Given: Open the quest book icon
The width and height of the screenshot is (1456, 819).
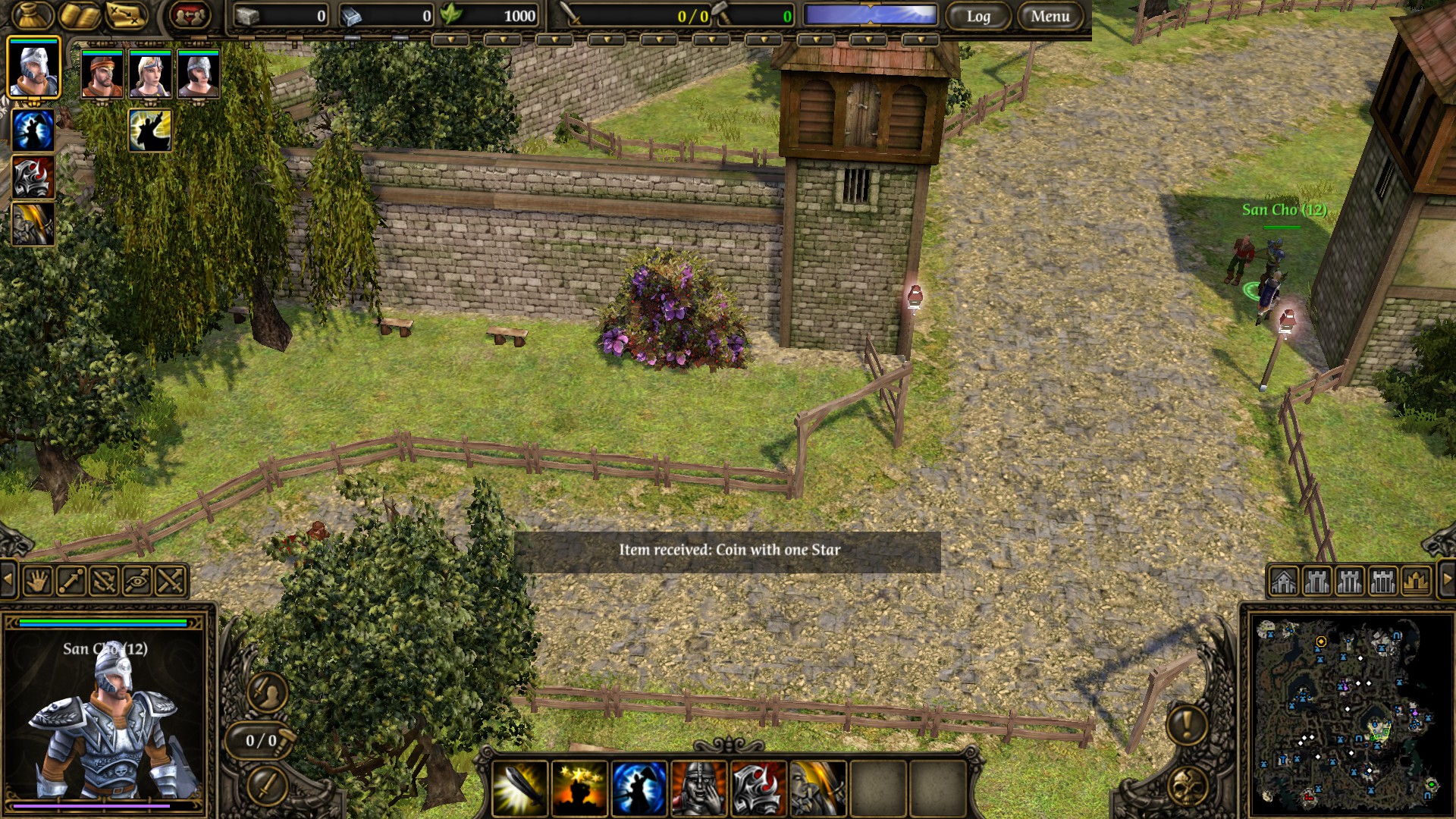Looking at the screenshot, I should [x=80, y=15].
